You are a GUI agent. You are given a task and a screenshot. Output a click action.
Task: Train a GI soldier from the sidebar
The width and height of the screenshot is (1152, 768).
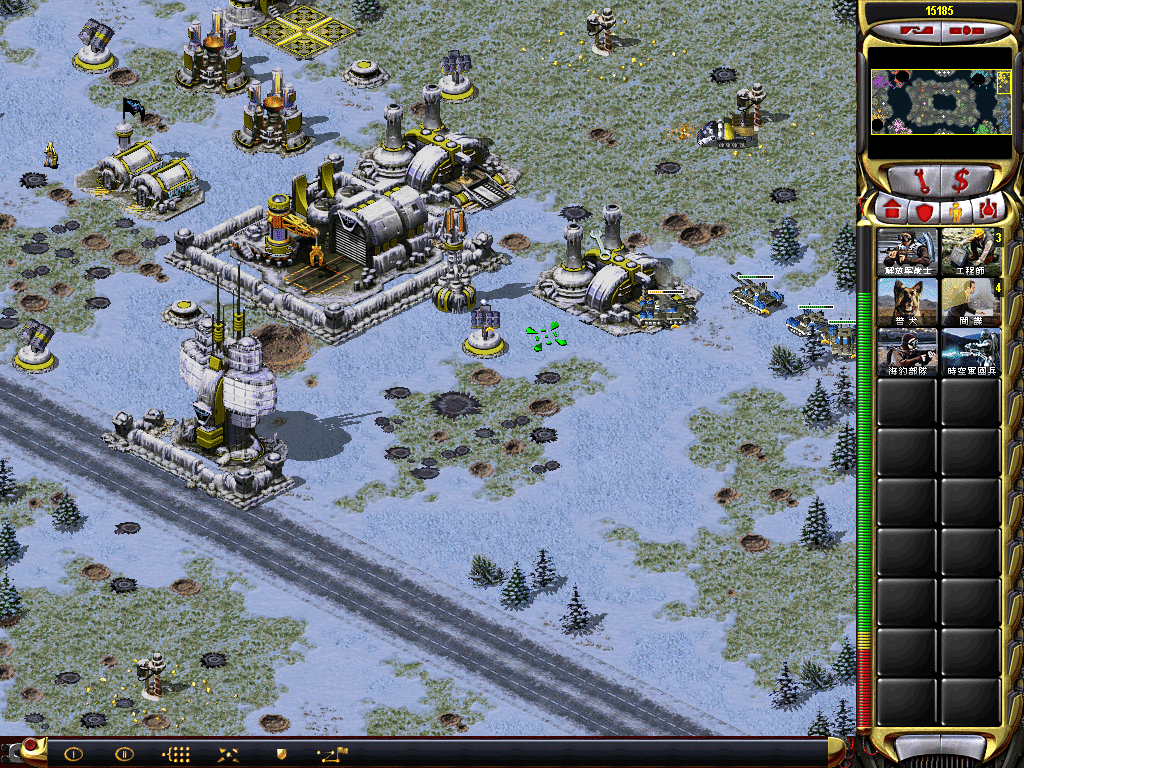point(907,252)
